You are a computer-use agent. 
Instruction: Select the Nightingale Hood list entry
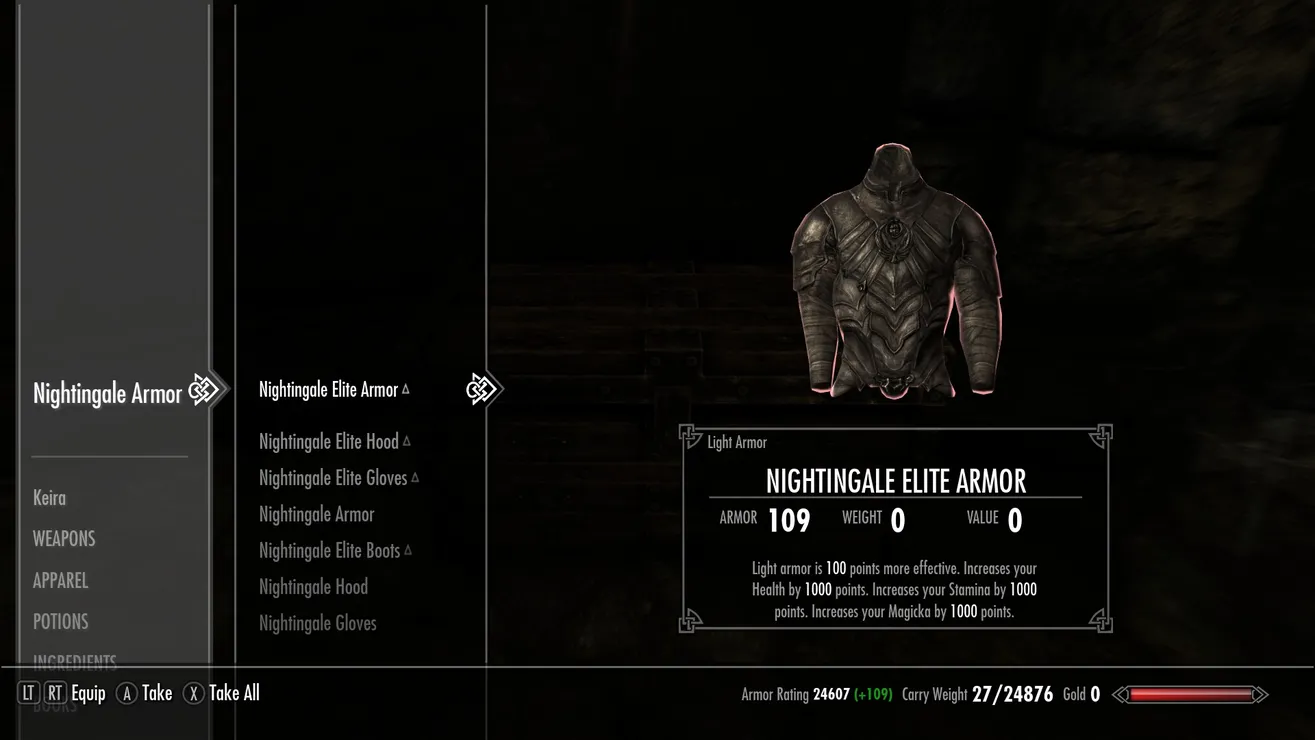click(313, 586)
